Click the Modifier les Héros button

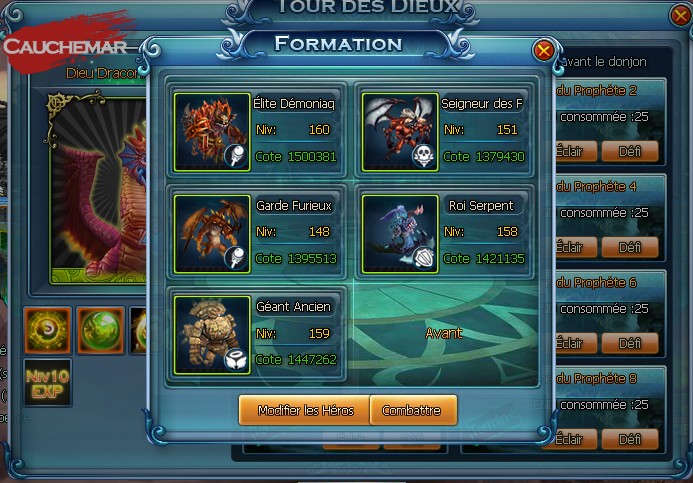(304, 410)
